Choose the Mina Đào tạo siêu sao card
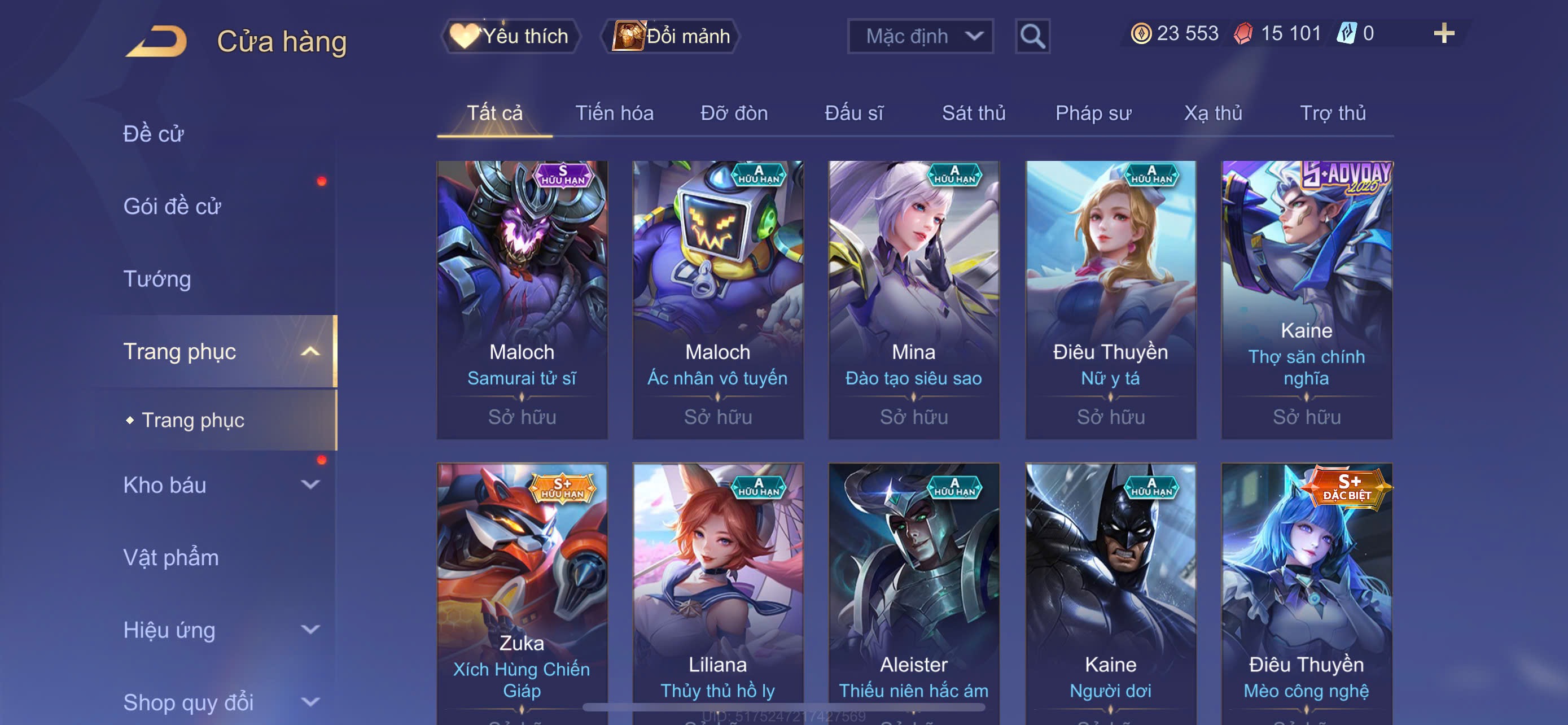This screenshot has width=1568, height=725. point(914,299)
